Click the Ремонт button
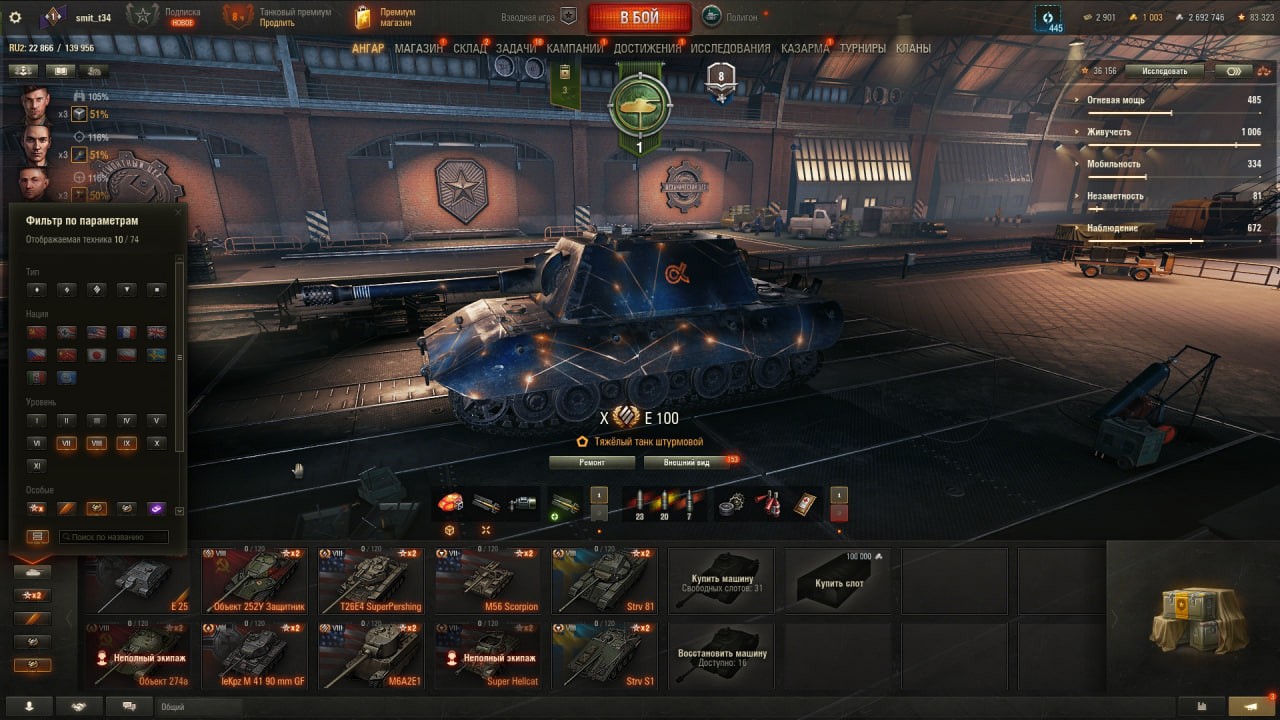Image resolution: width=1280 pixels, height=720 pixels. tap(591, 463)
